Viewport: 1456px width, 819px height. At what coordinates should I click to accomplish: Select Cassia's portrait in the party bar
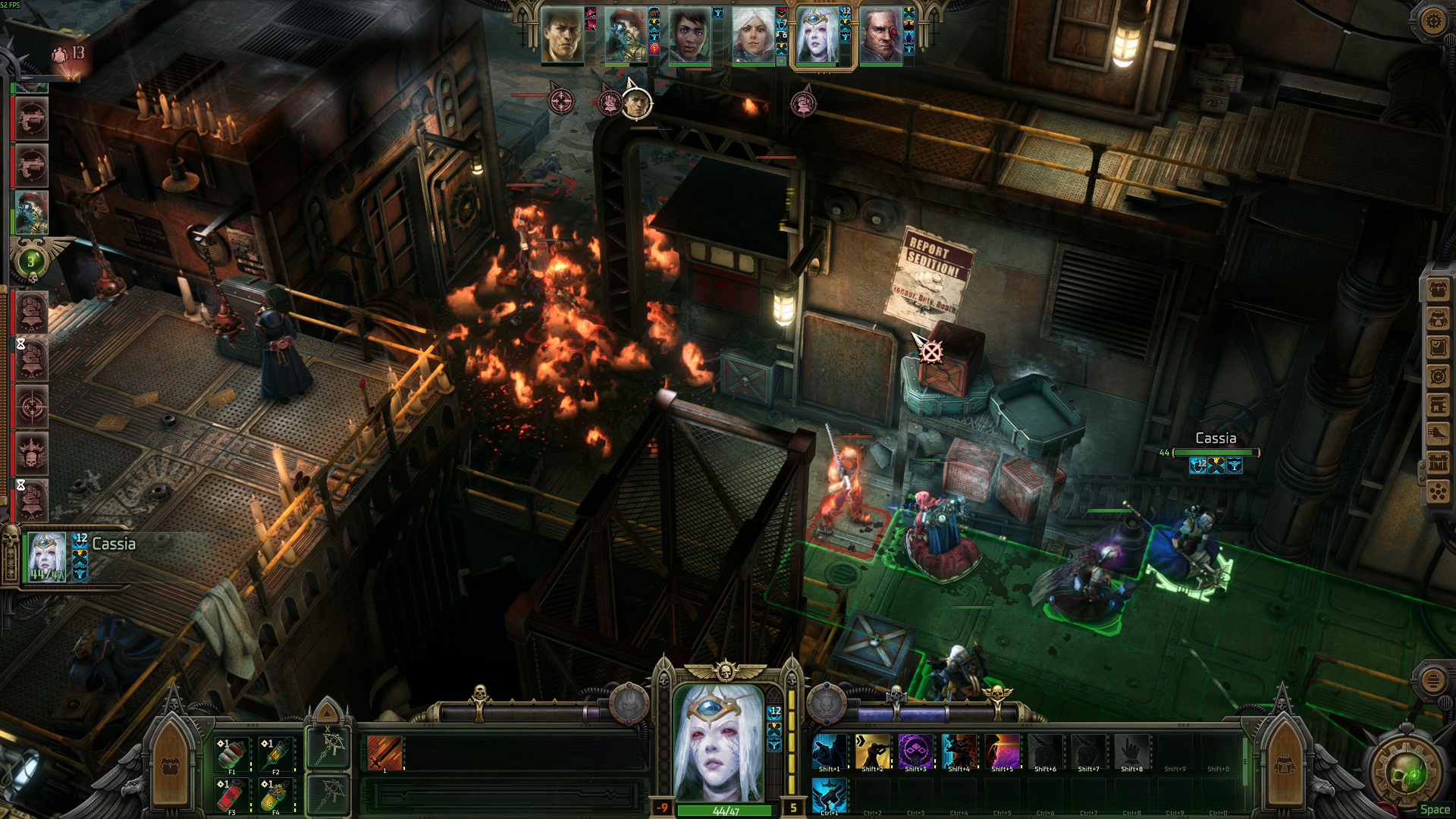click(x=817, y=36)
